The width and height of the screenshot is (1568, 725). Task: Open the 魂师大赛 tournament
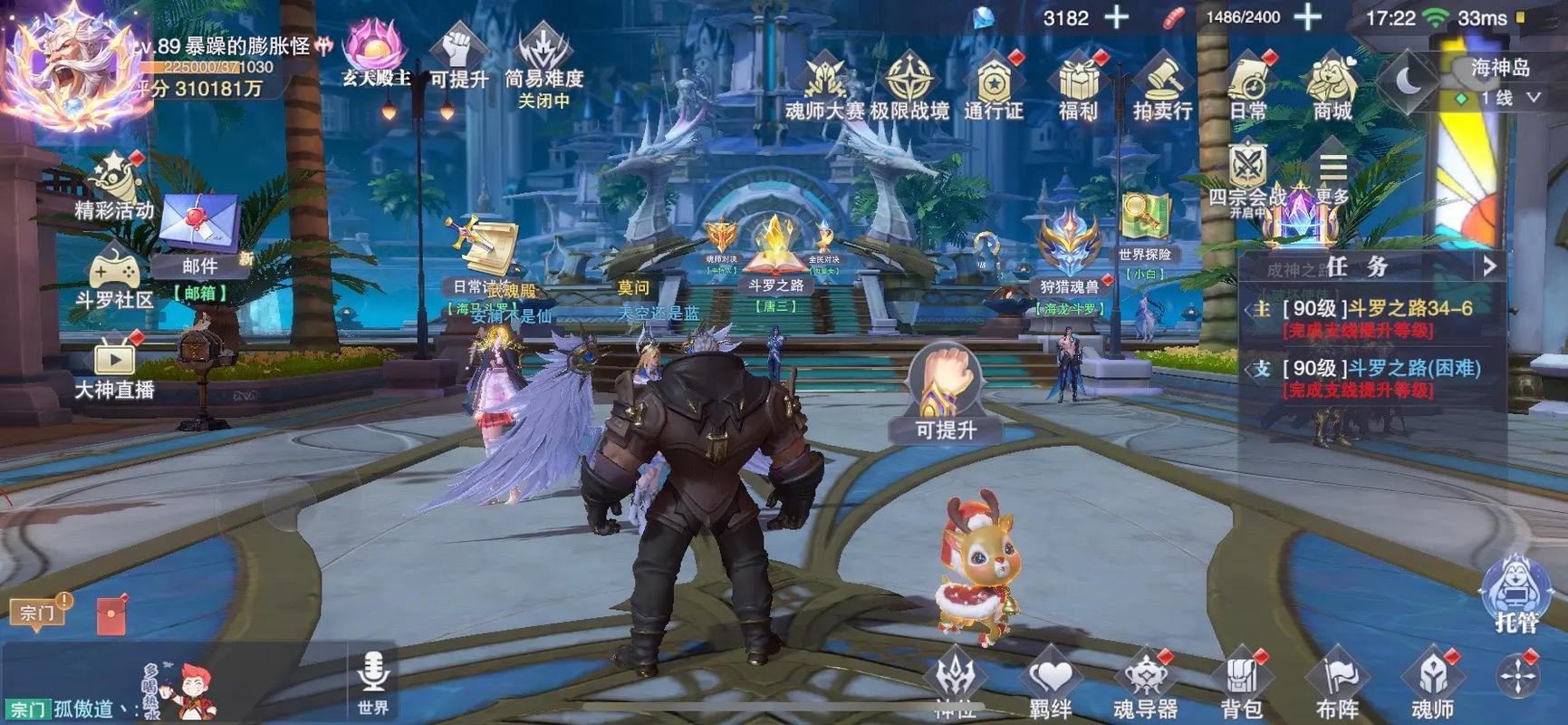[x=824, y=86]
